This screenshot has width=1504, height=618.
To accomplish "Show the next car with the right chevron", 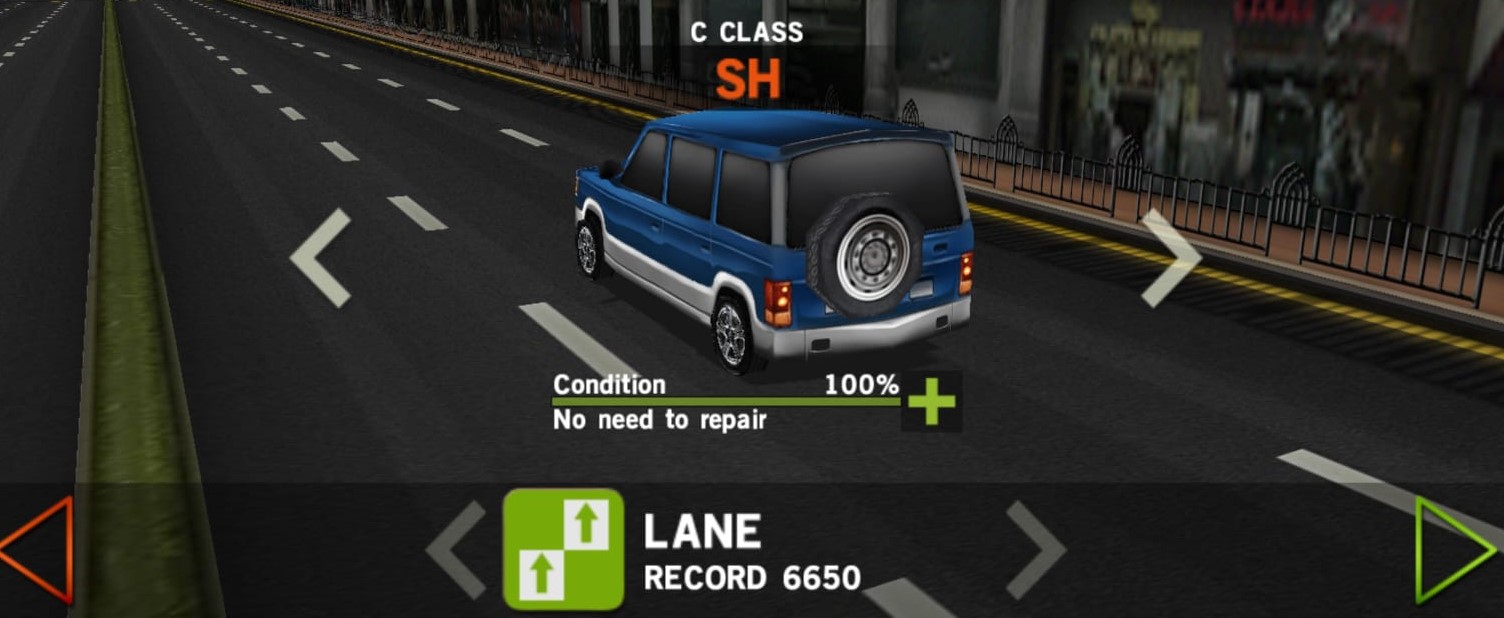I will [1170, 257].
